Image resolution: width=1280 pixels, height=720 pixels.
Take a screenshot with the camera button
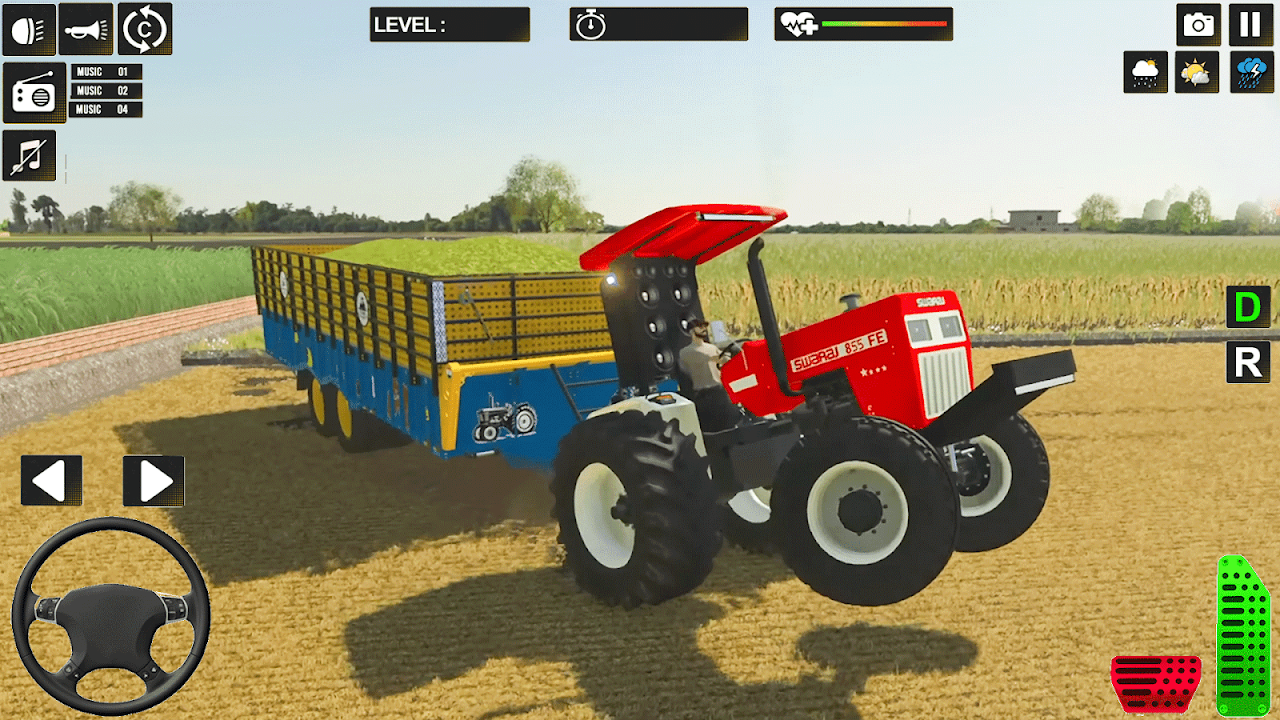(x=1198, y=25)
